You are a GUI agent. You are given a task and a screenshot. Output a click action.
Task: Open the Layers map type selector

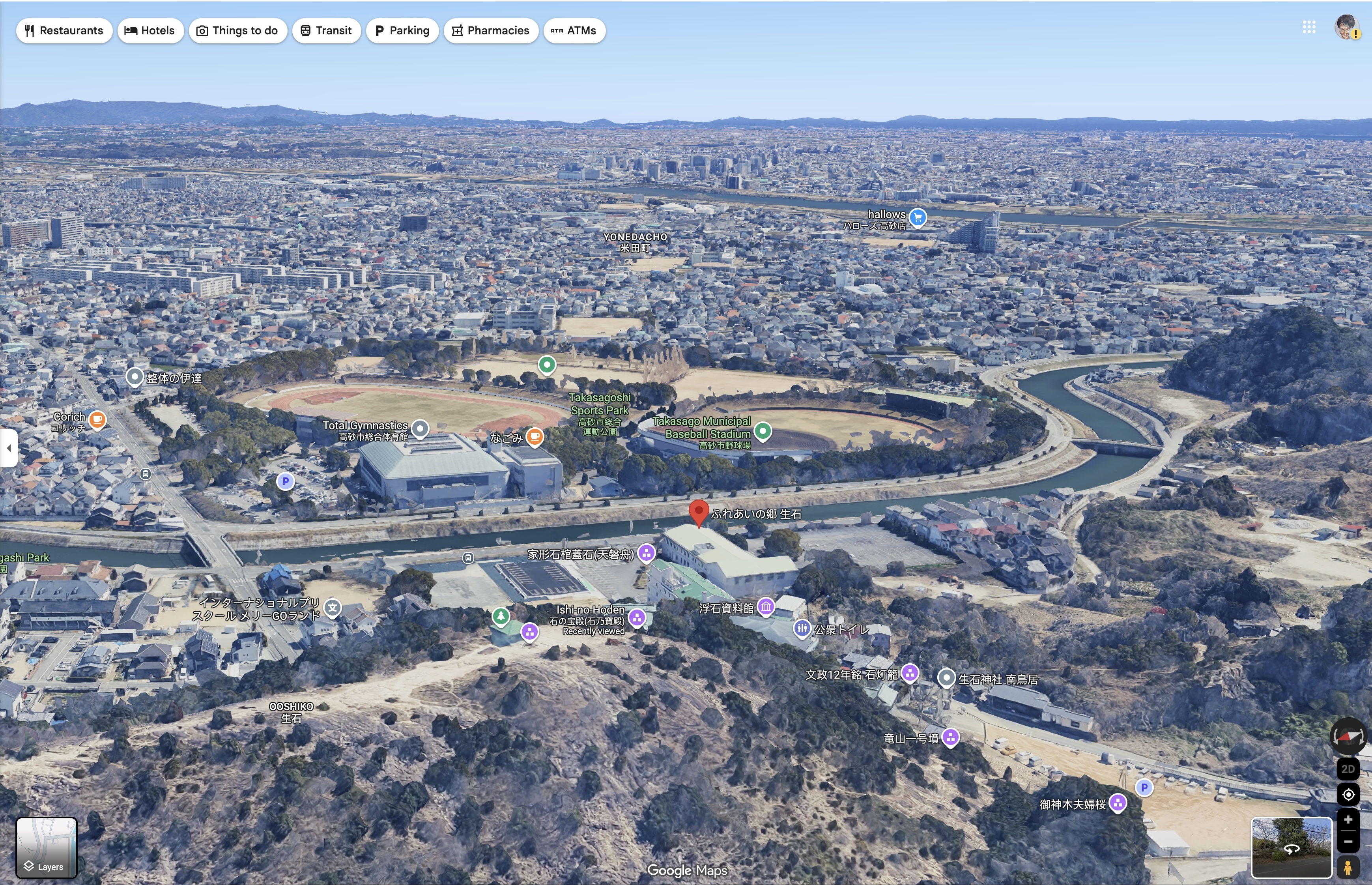46,847
